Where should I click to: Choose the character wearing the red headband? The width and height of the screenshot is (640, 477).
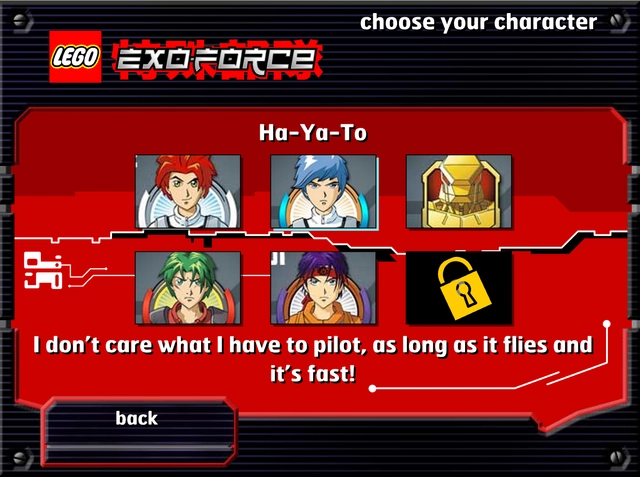coord(323,287)
